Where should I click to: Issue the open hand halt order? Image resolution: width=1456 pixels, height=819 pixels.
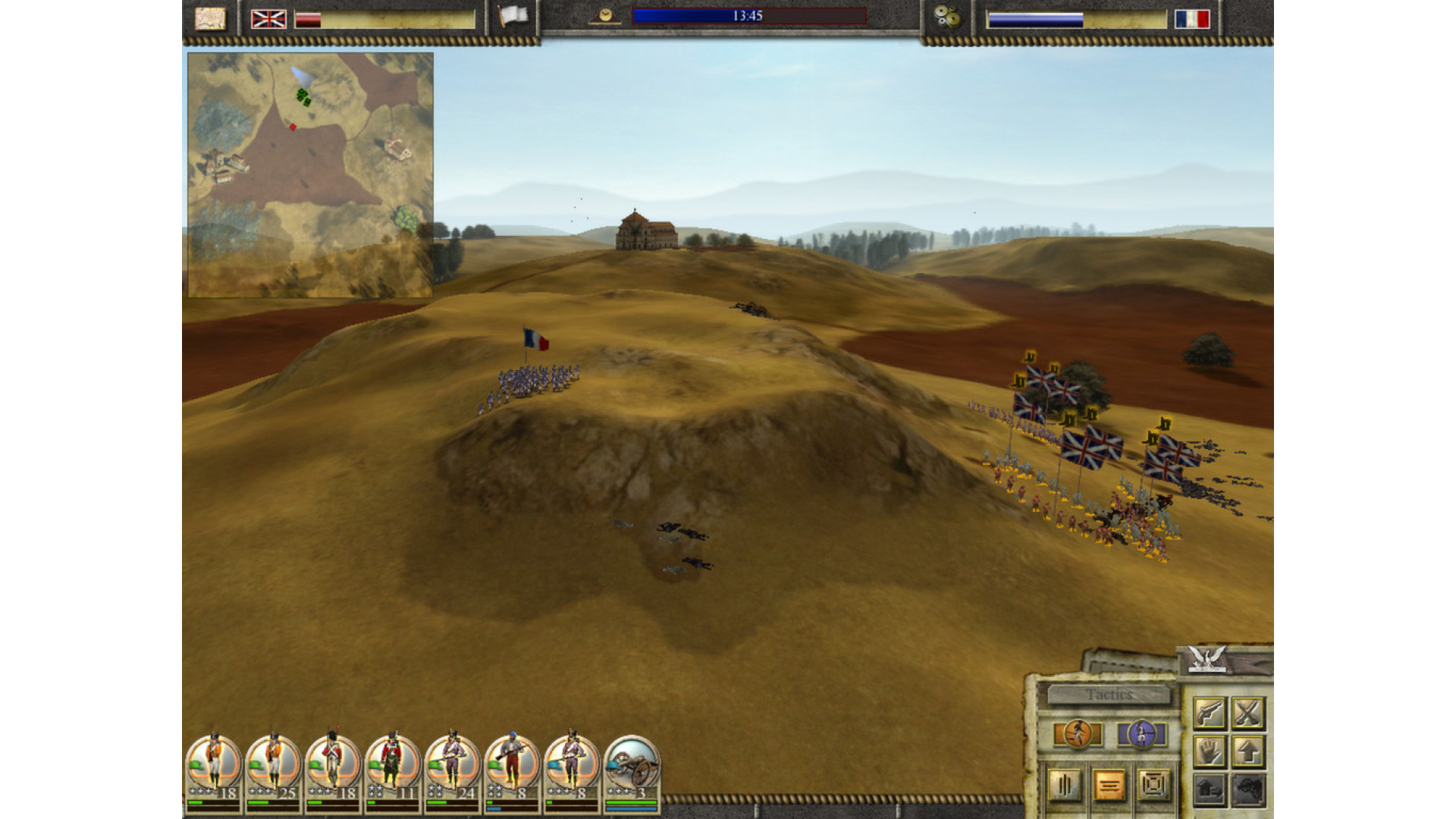(x=1210, y=752)
